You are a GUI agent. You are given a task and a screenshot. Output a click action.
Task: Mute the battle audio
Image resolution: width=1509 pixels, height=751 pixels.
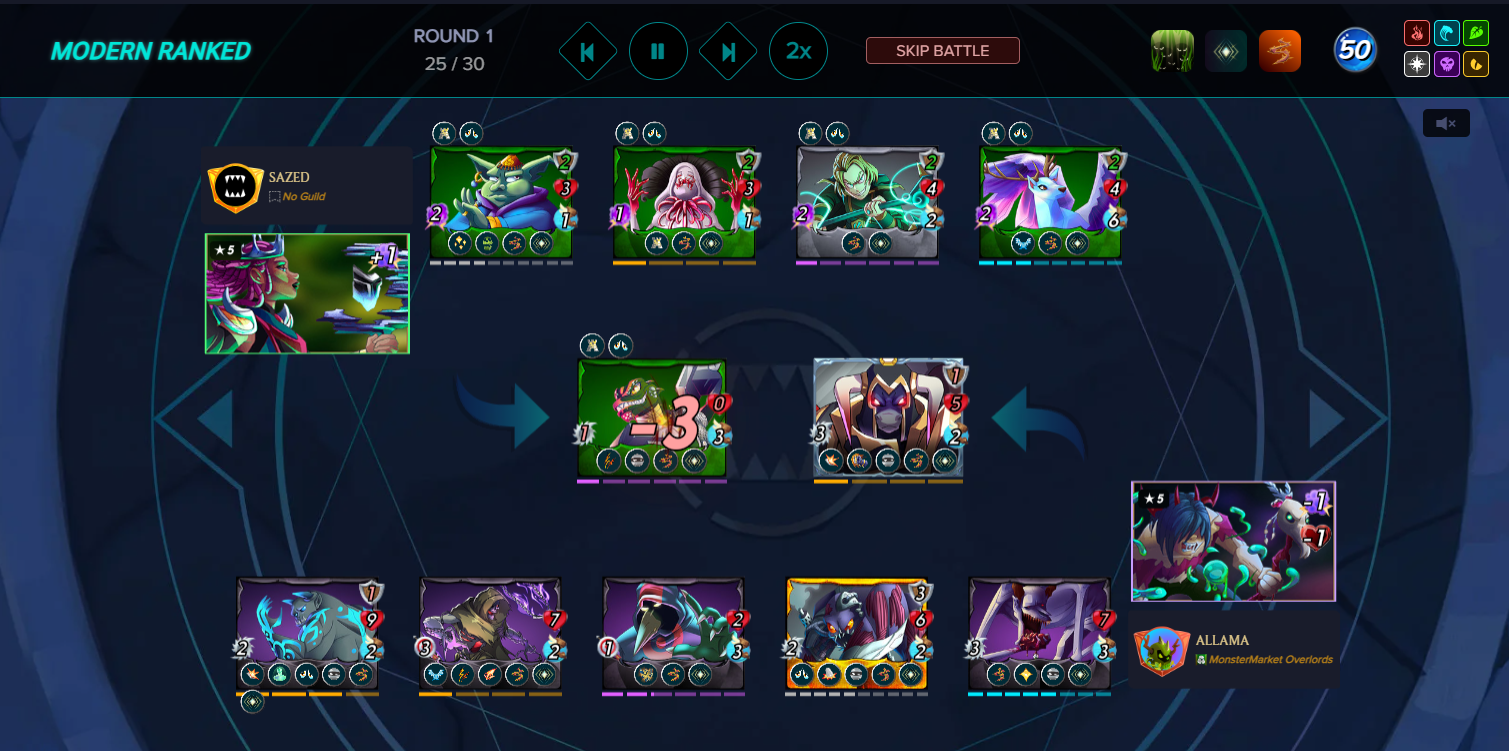pyautogui.click(x=1446, y=122)
